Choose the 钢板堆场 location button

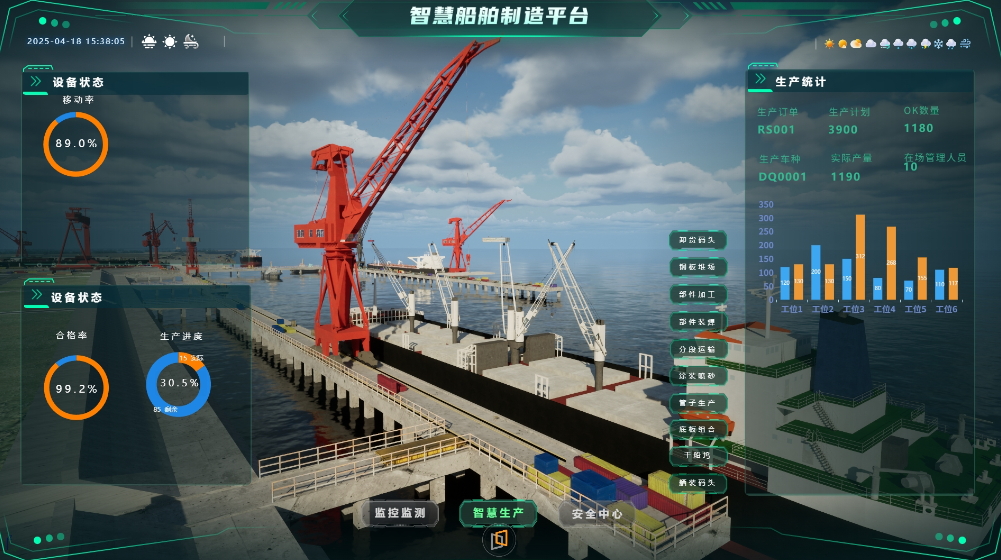point(697,267)
